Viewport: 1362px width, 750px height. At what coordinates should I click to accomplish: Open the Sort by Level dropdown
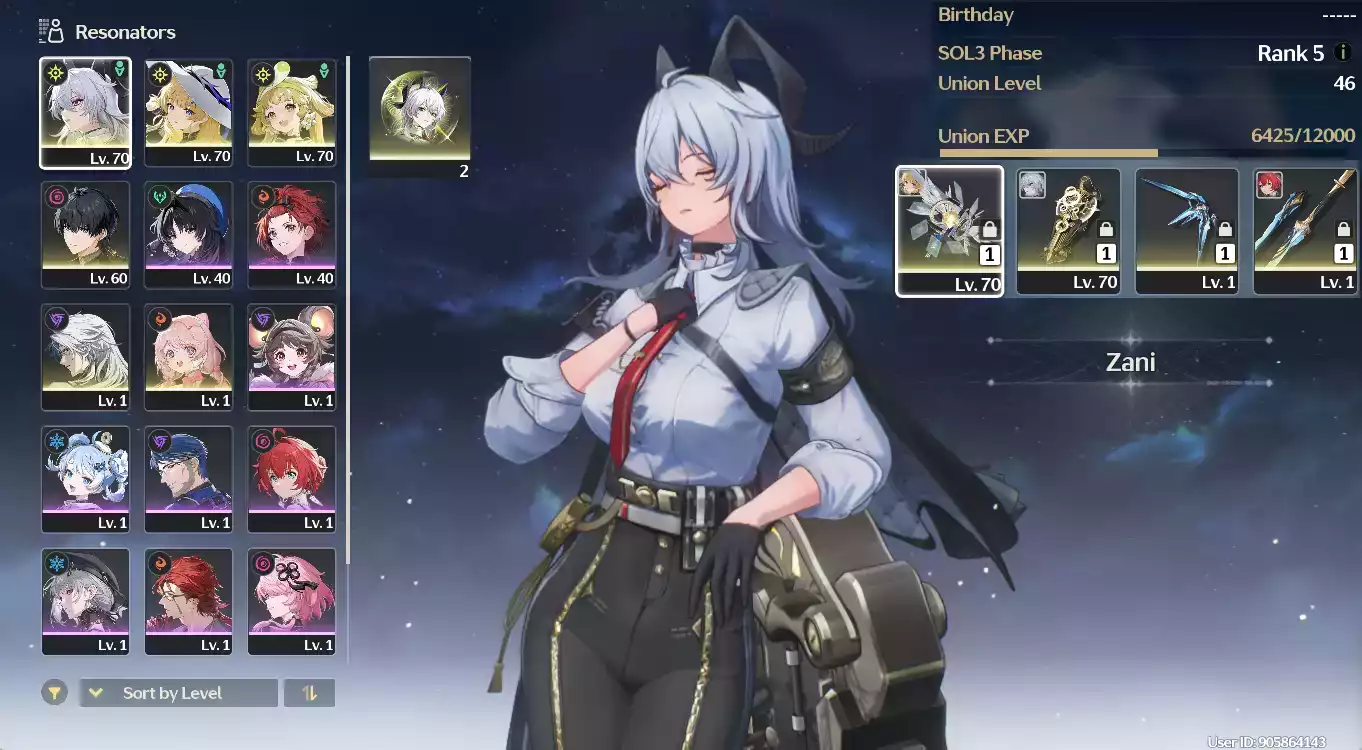[178, 693]
